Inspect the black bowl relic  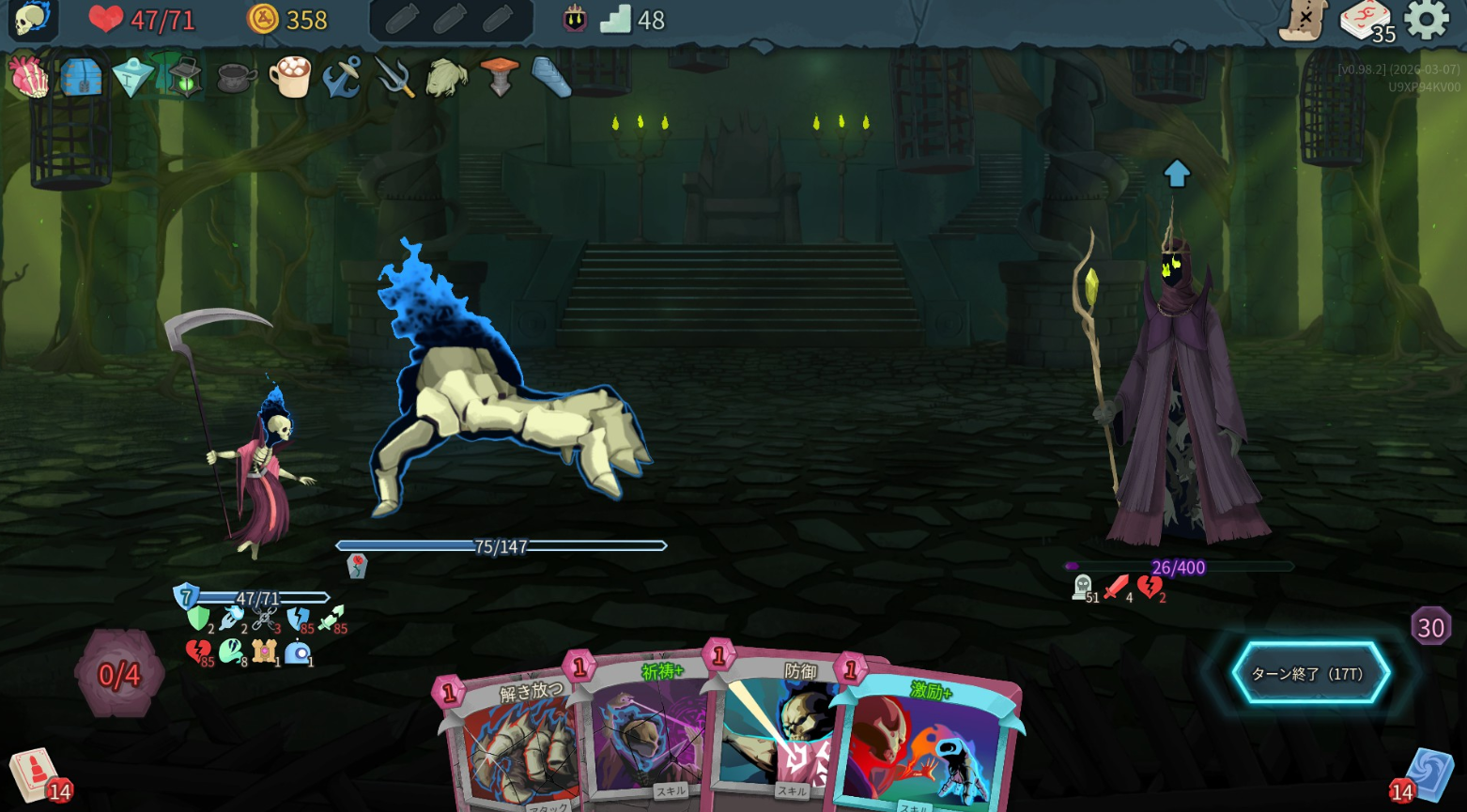(237, 78)
